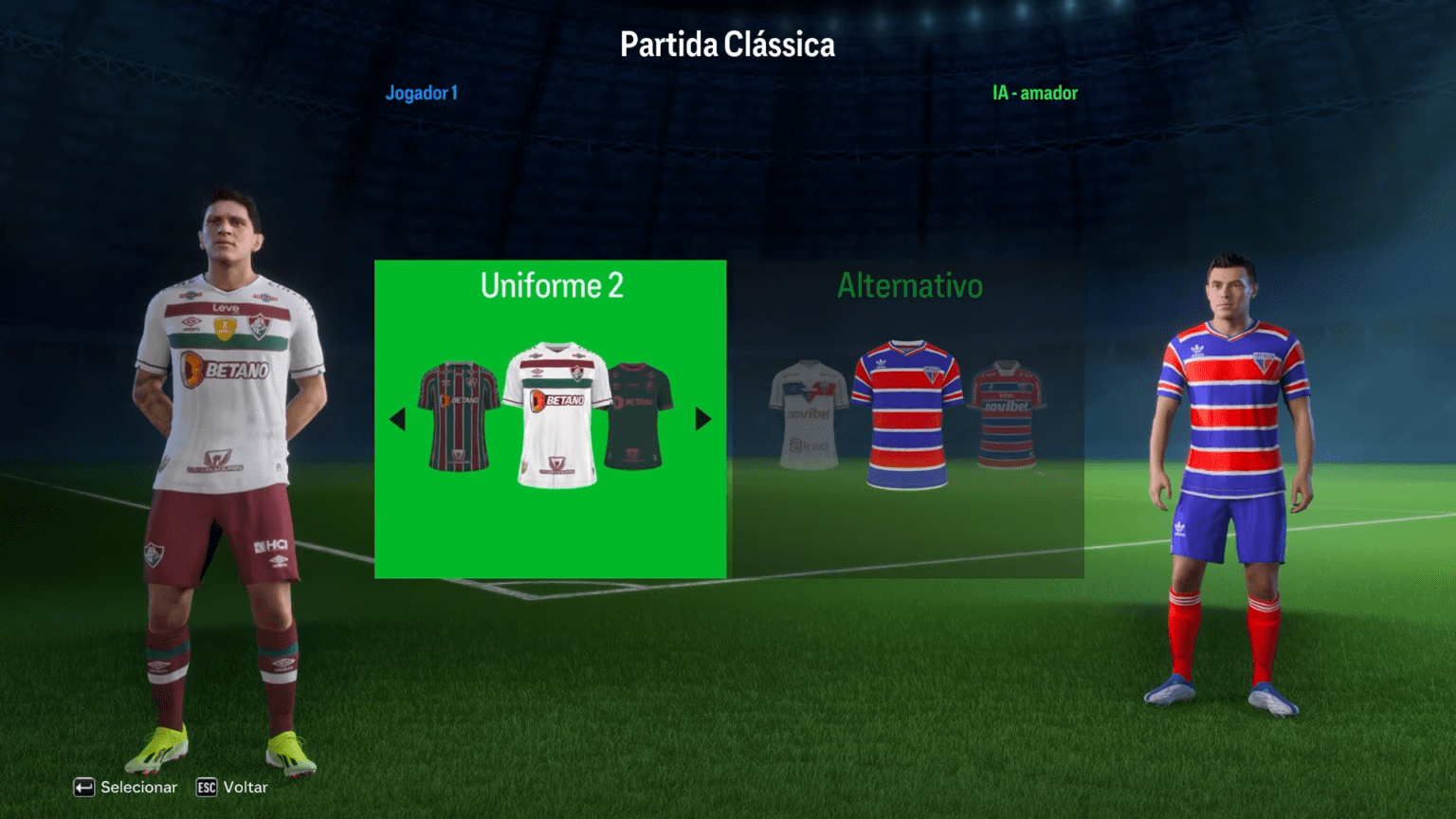Click the Enter key icon beside Selecionar
Screen dimensions: 1456x819
click(x=86, y=787)
